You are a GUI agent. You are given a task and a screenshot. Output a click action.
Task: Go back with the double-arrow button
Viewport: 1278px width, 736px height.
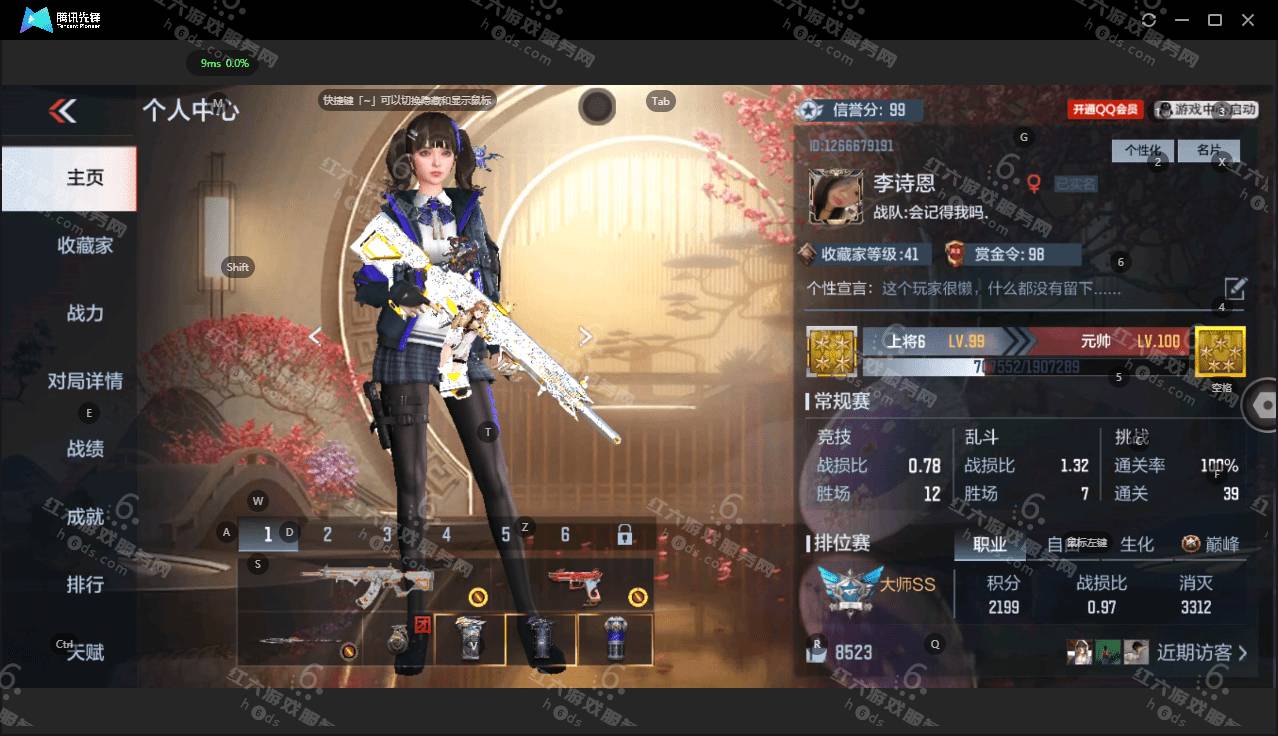63,111
